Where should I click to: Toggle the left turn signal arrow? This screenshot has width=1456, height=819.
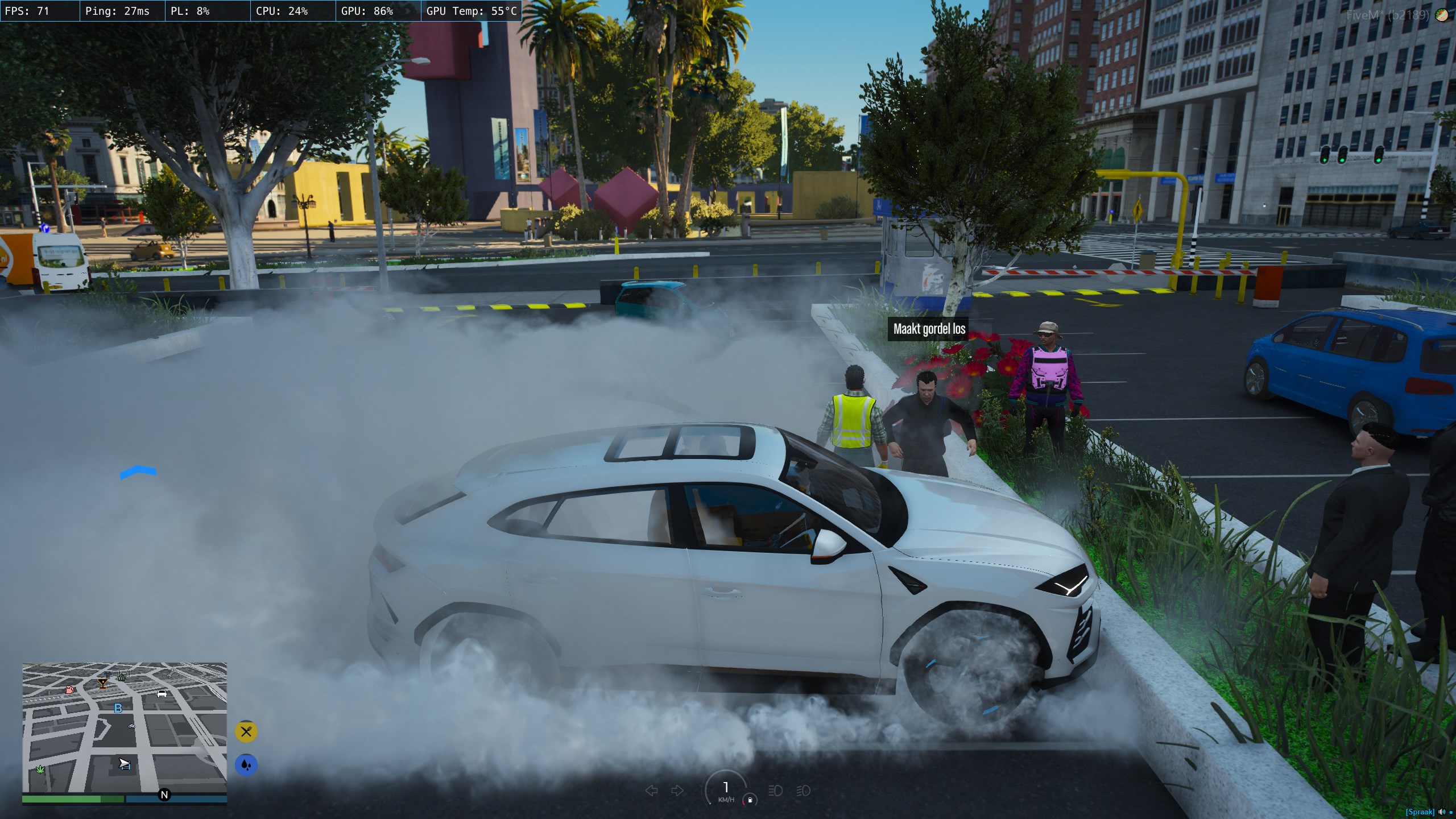point(652,791)
